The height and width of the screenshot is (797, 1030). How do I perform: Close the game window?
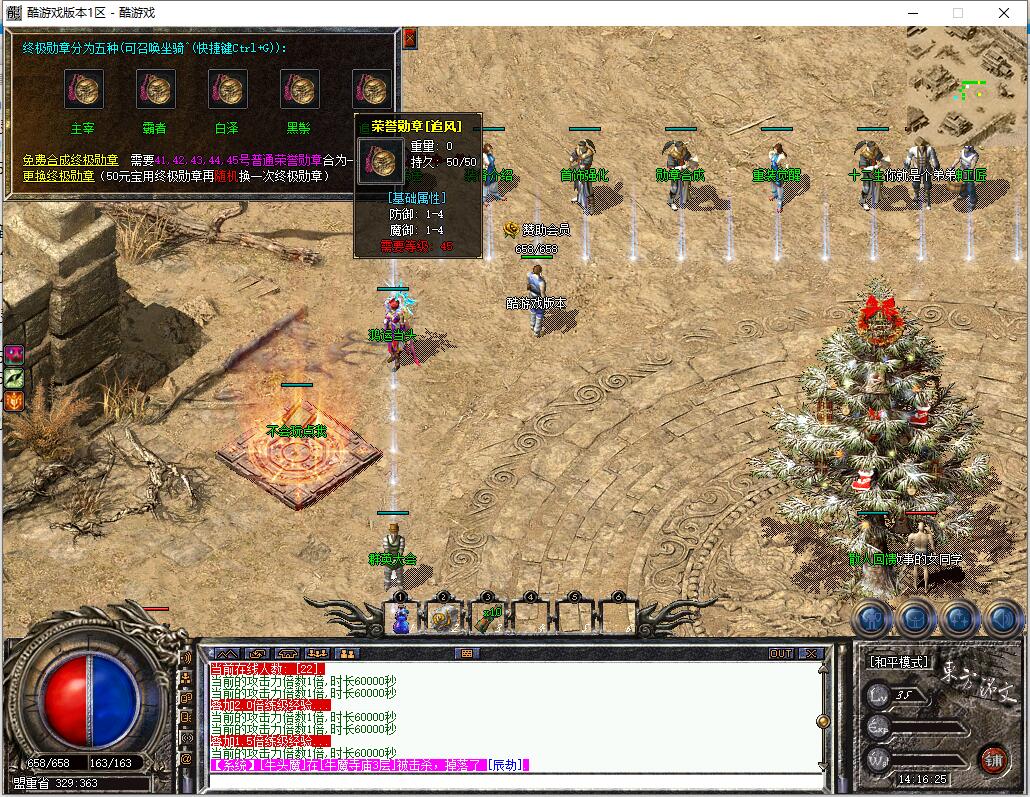(x=1005, y=13)
